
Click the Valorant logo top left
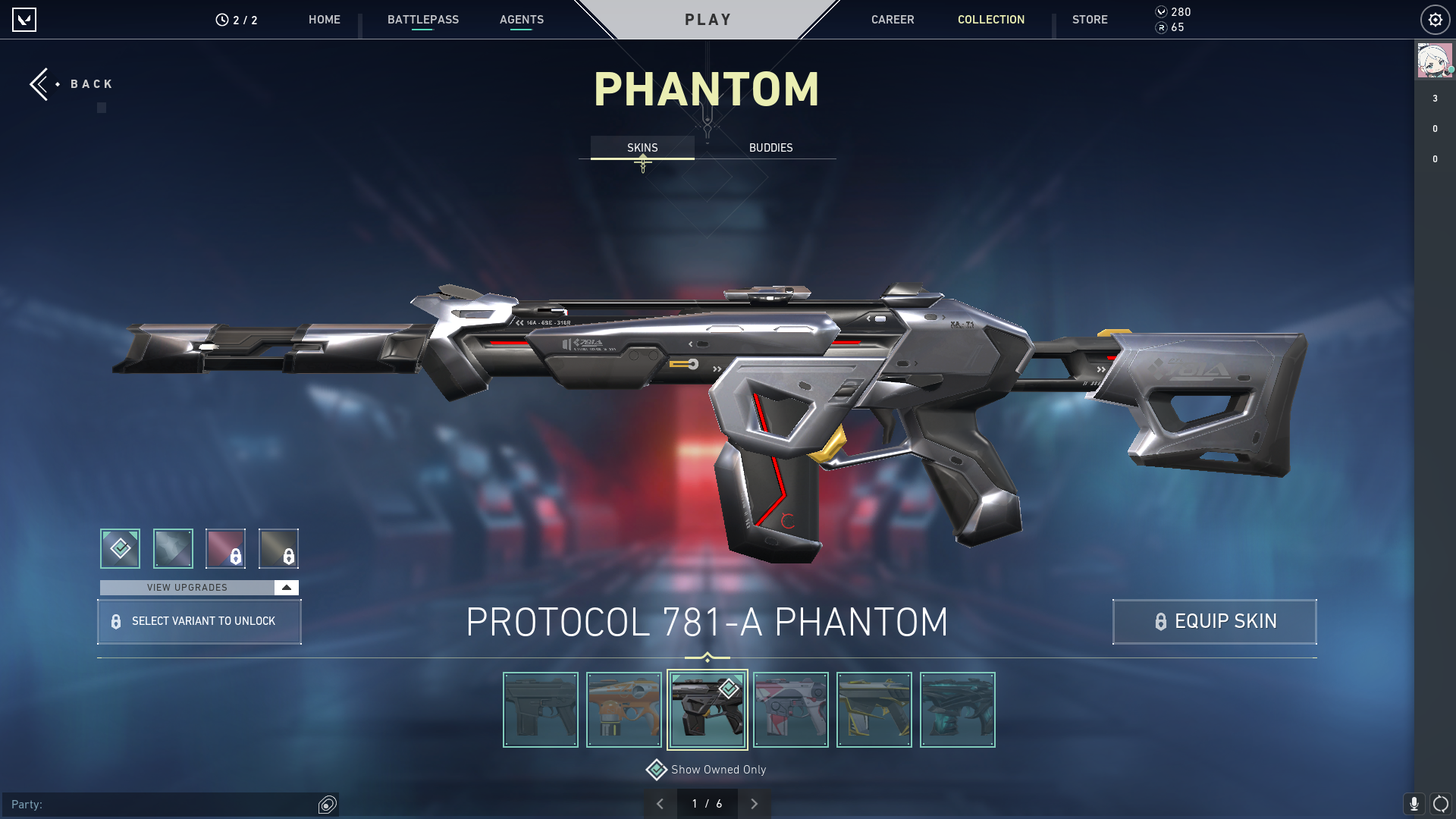point(25,20)
